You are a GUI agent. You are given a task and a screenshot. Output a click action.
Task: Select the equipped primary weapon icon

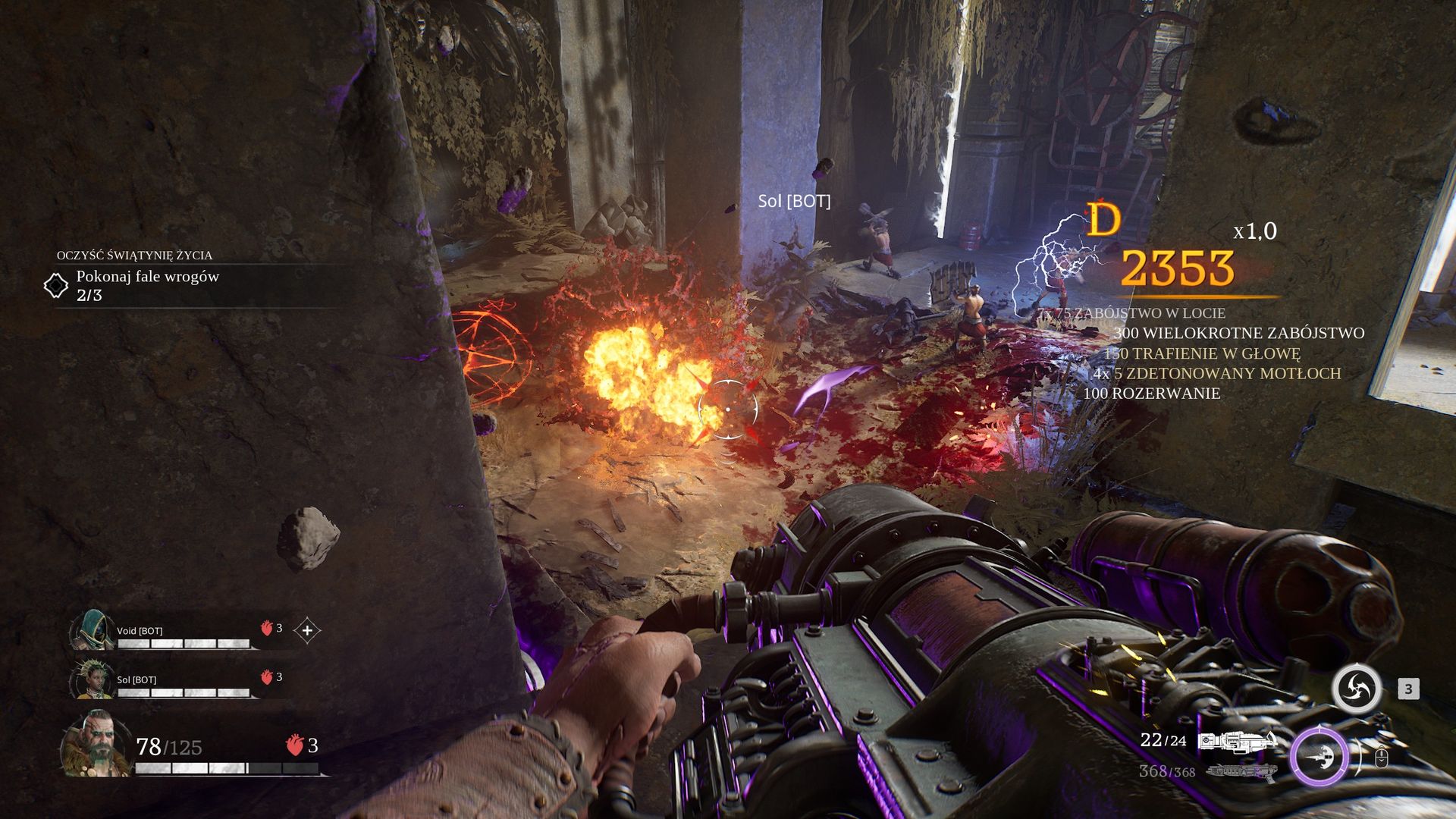point(1237,742)
